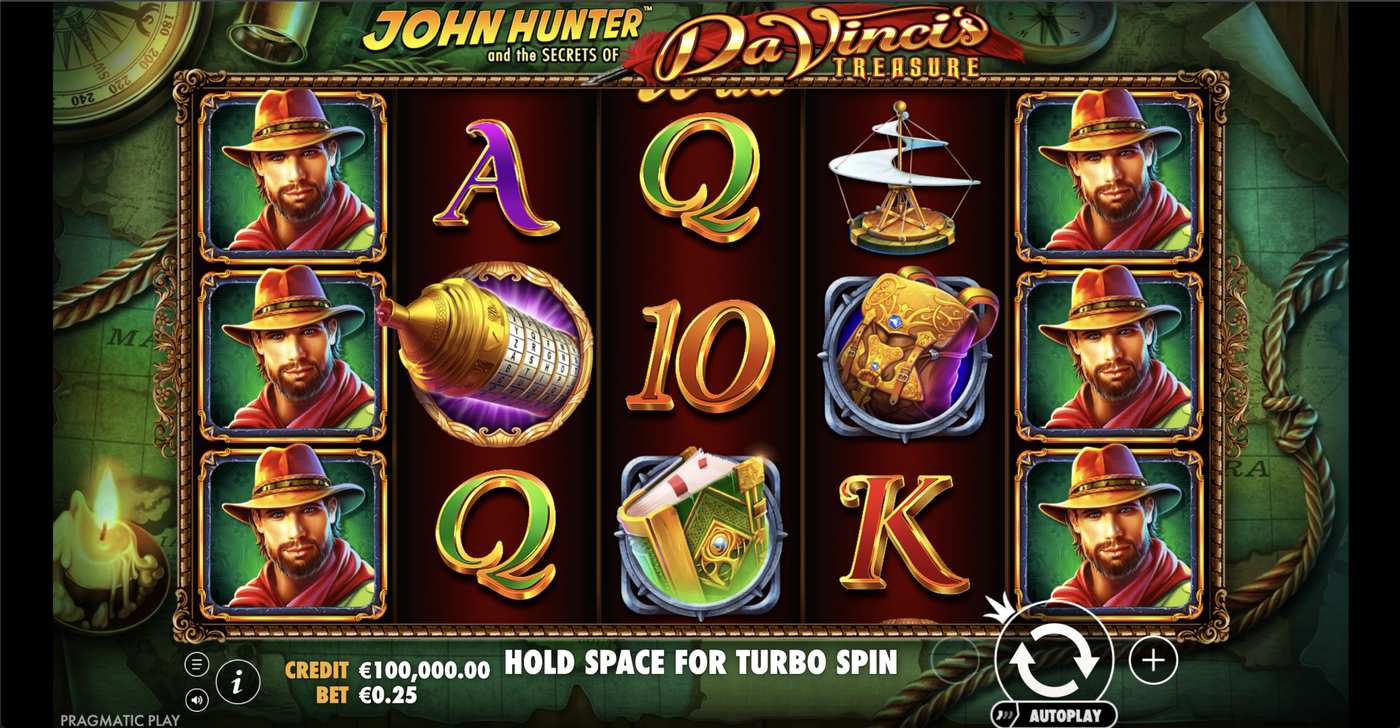Mute the game audio with the speaker icon
Image resolution: width=1400 pixels, height=728 pixels.
tap(196, 701)
